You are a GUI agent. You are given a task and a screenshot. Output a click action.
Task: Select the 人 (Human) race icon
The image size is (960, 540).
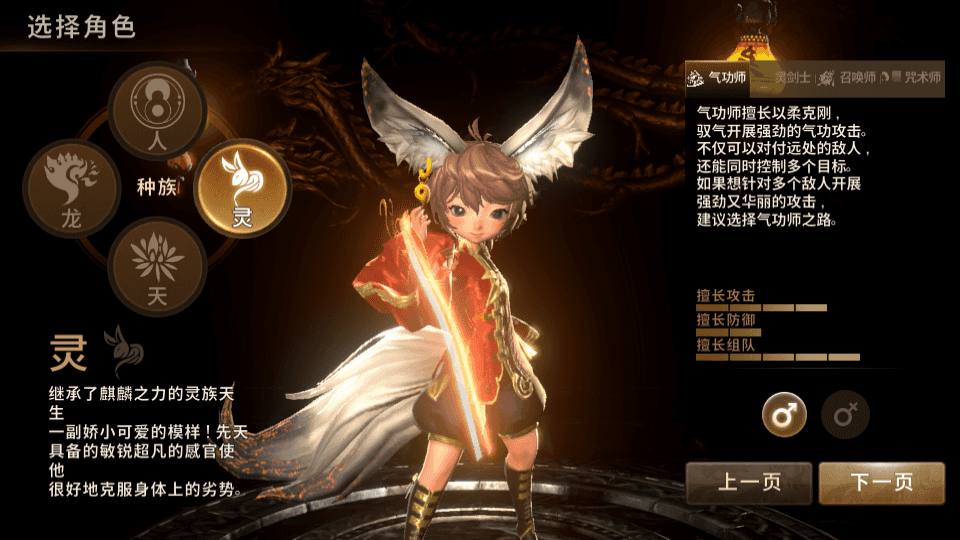click(x=157, y=109)
